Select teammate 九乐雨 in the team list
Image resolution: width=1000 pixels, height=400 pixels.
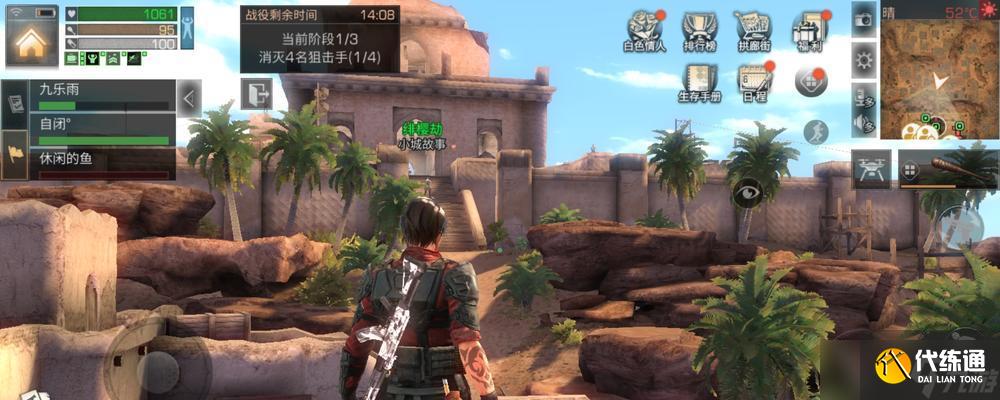click(98, 96)
